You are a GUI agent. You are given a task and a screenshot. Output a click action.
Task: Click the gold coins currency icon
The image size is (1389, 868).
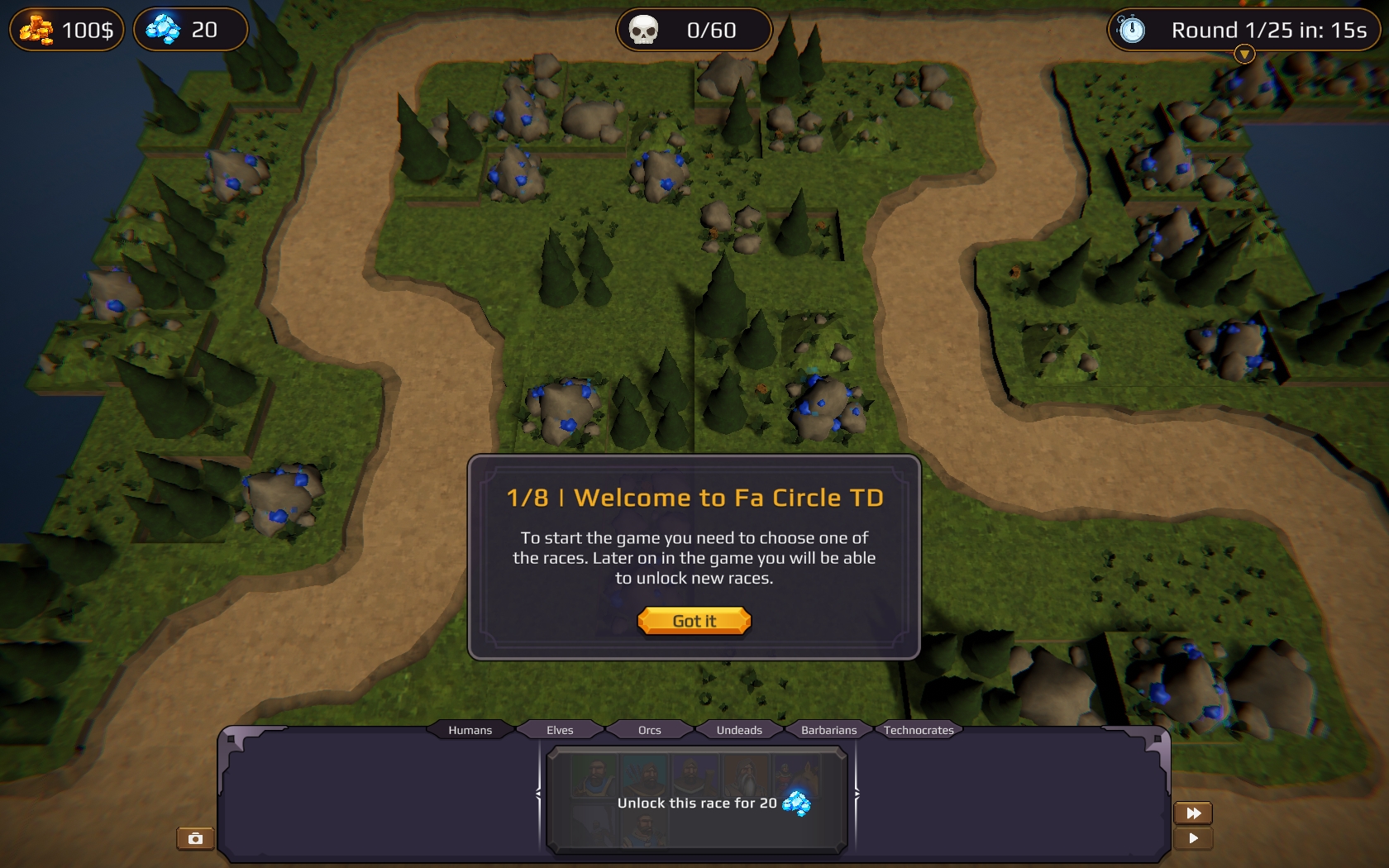[36, 29]
